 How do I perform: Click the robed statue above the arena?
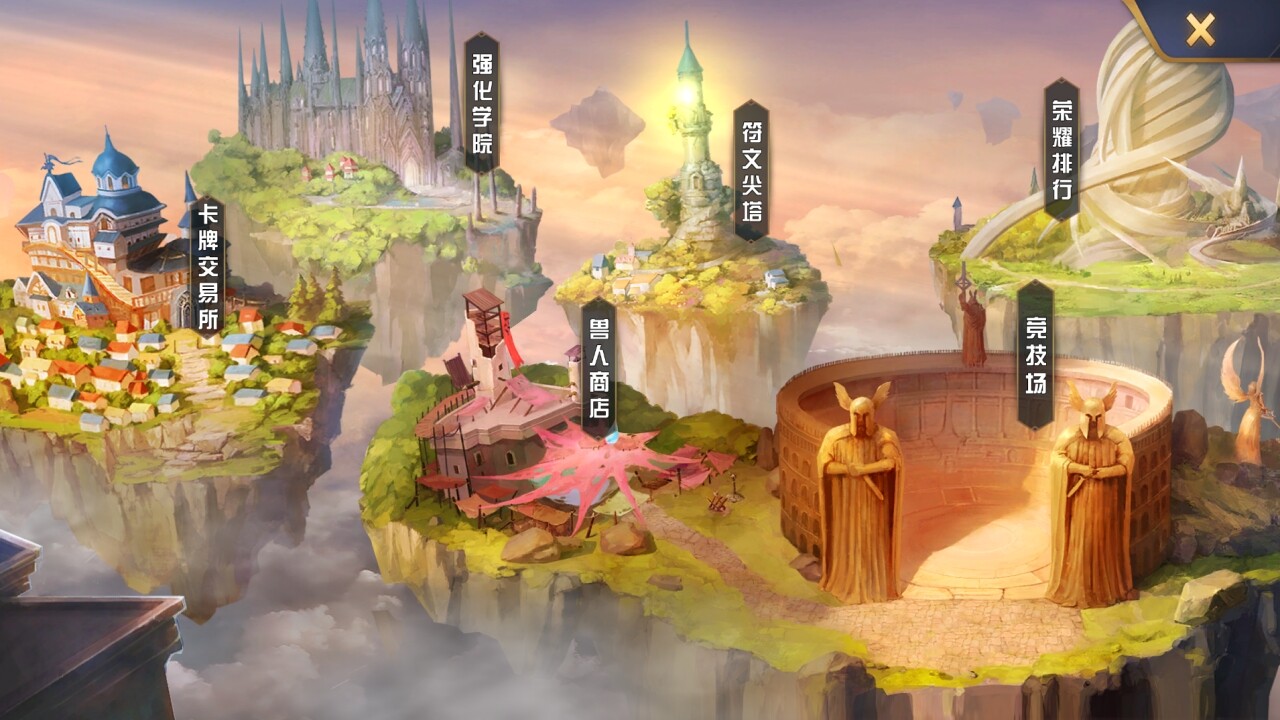973,320
